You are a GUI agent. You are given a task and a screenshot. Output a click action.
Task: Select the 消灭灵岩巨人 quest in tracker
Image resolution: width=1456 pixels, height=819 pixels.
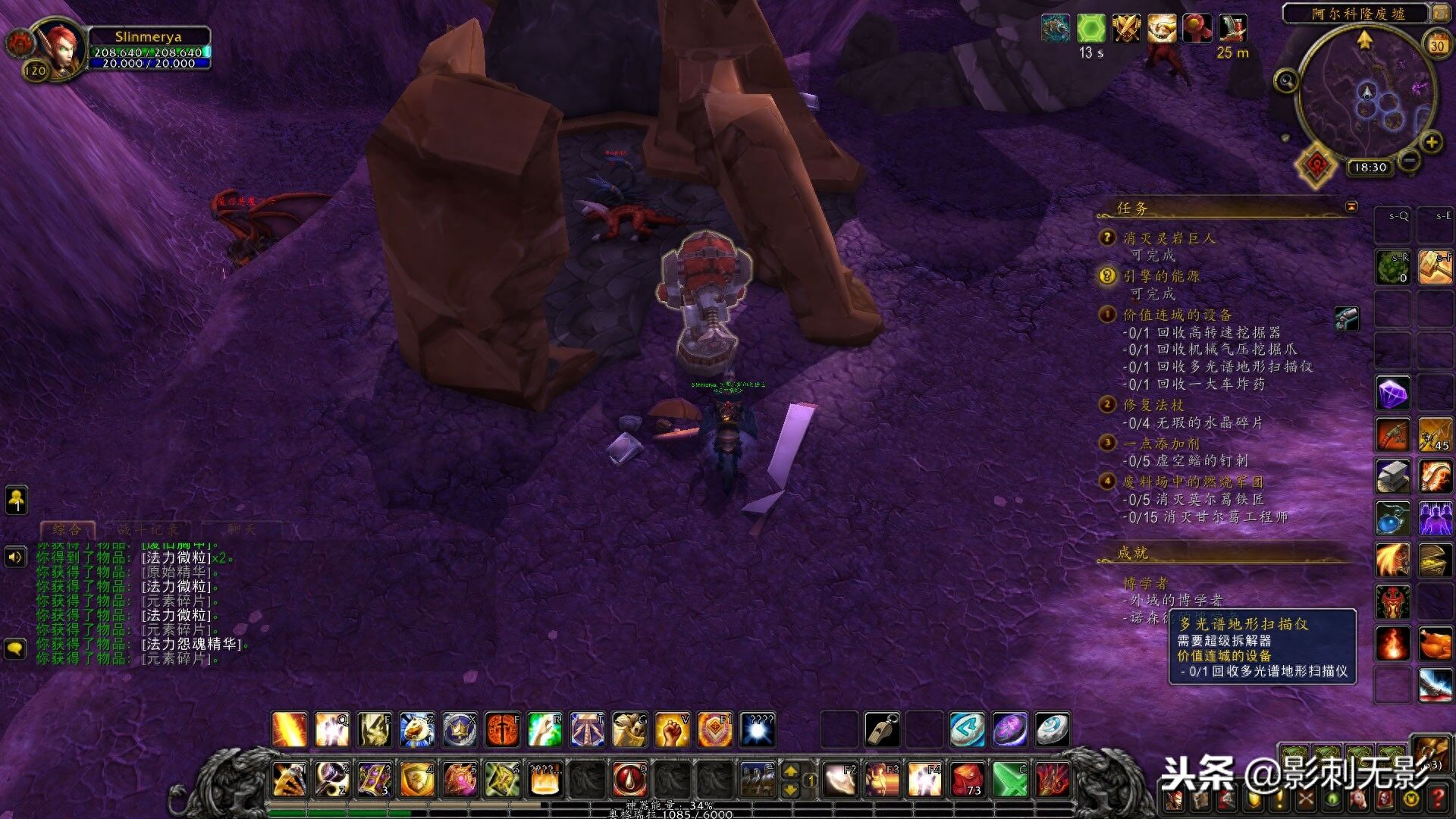click(1169, 238)
